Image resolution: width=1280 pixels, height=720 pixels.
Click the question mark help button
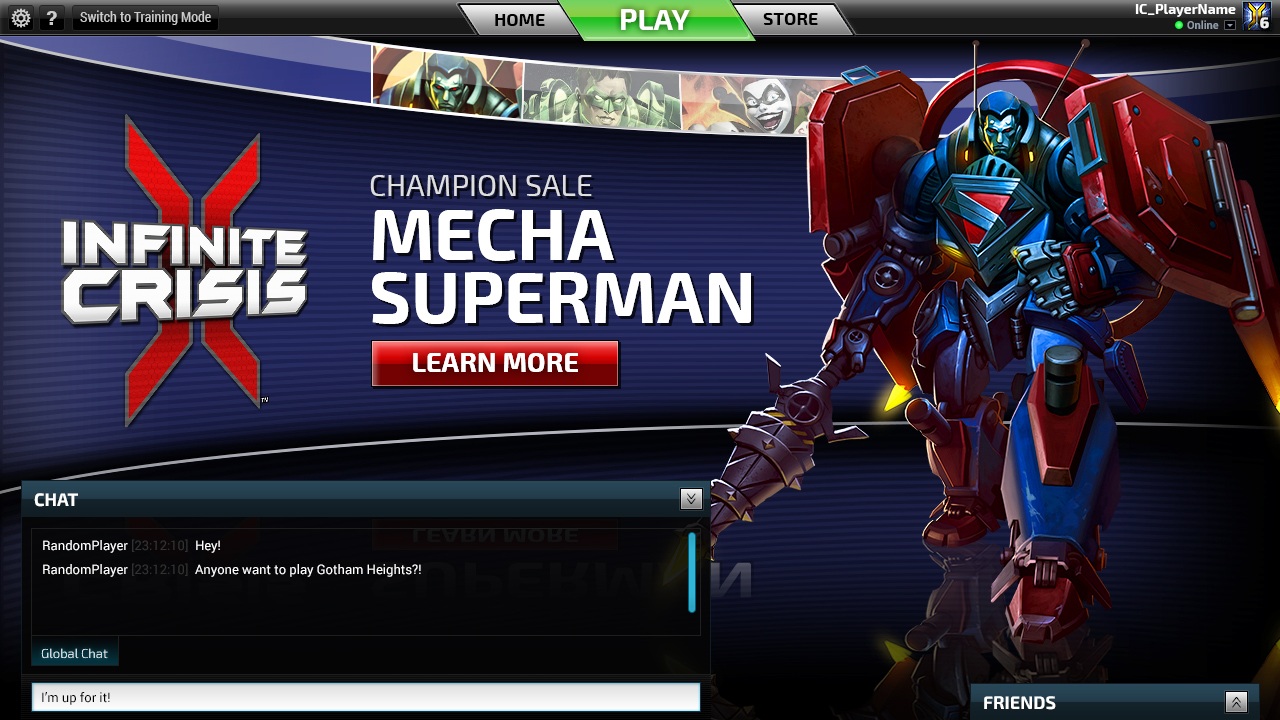(52, 18)
